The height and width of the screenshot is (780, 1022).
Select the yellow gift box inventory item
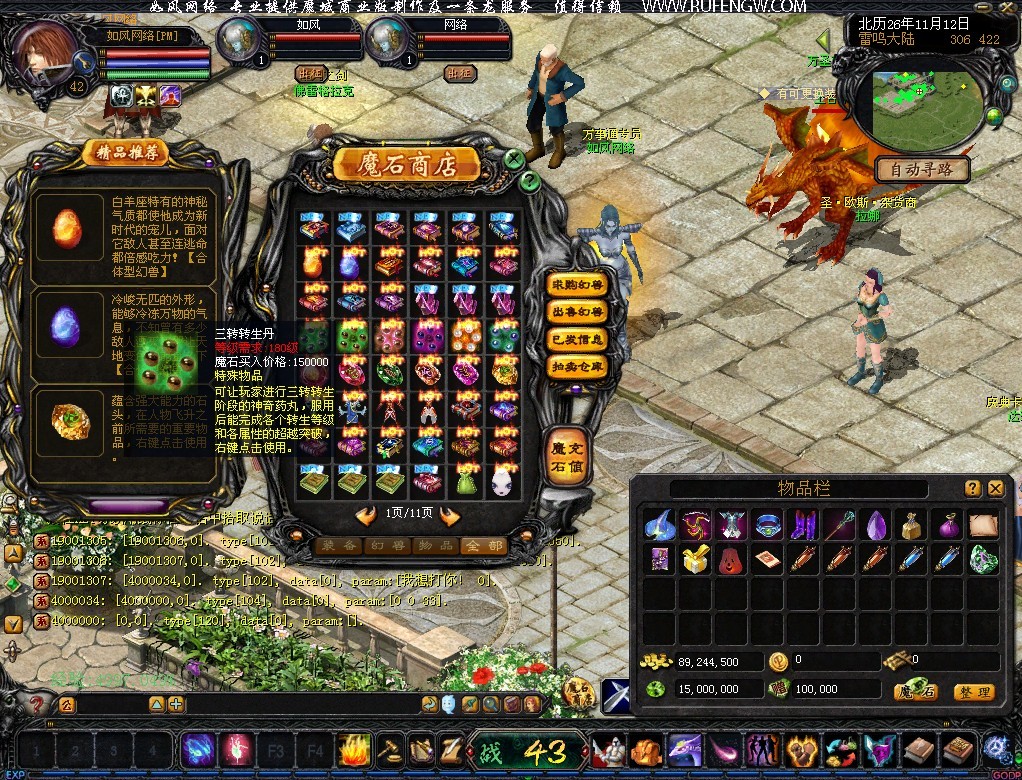(694, 559)
